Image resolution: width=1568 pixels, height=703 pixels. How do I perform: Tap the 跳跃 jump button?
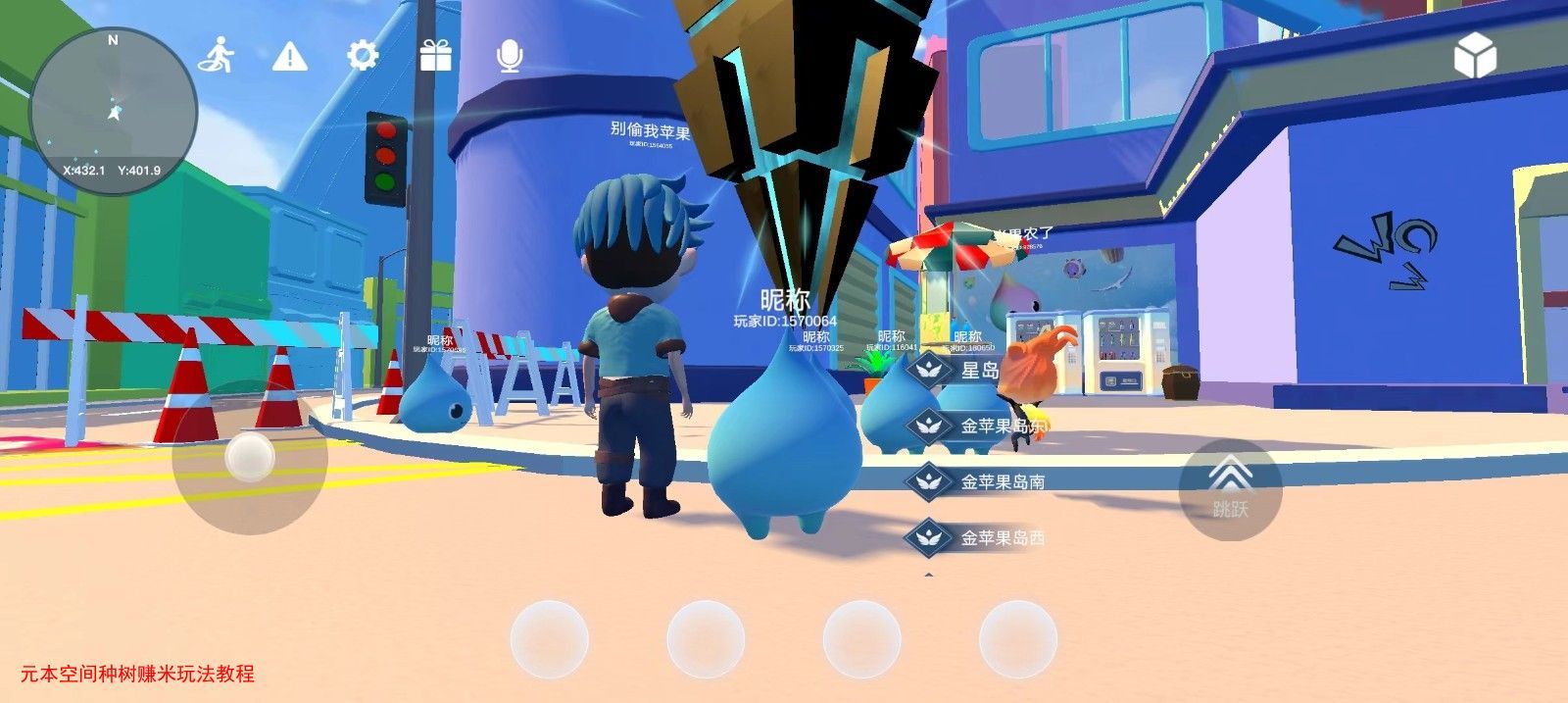point(1230,489)
